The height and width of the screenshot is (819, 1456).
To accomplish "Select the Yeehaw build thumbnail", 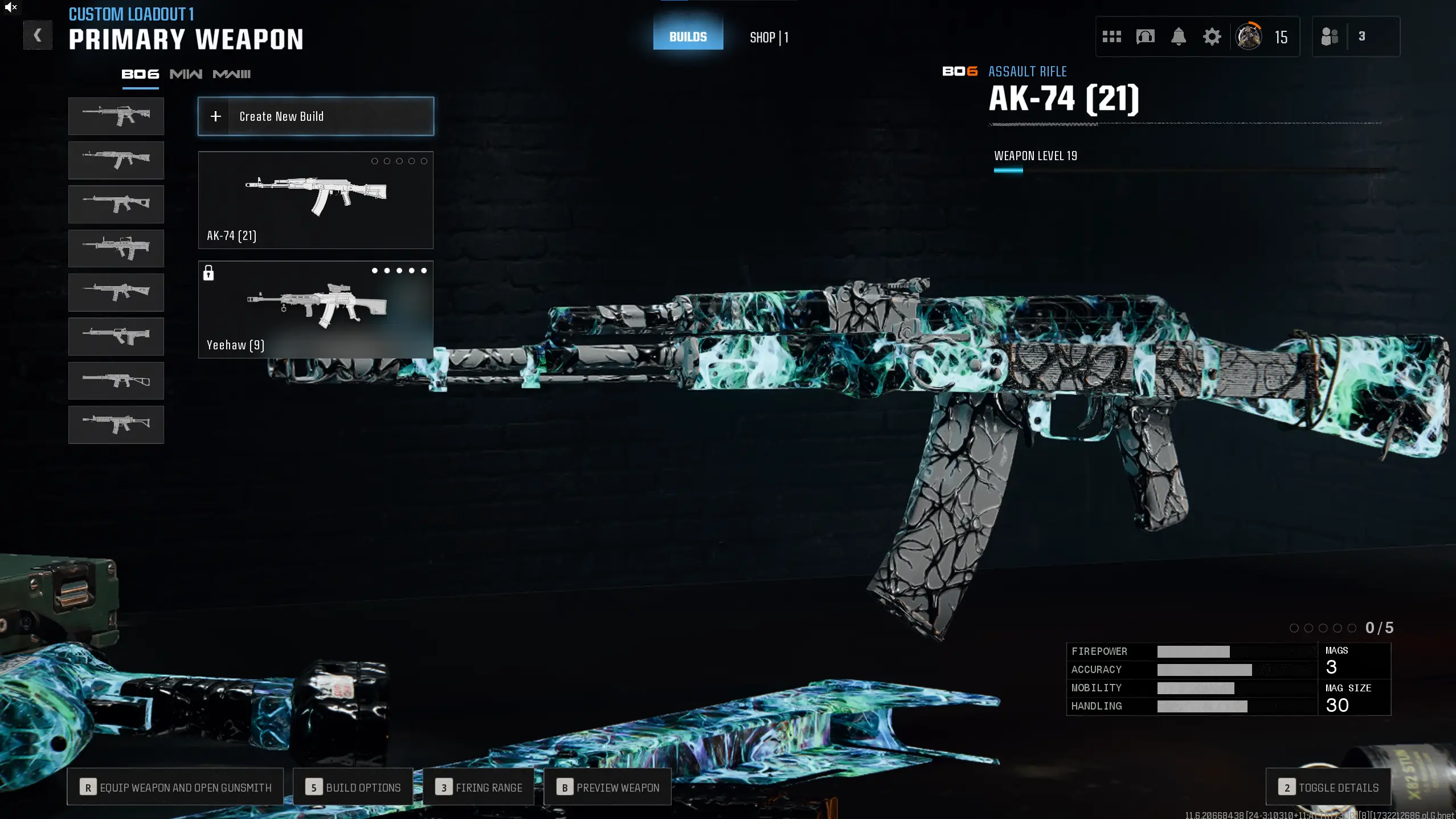I will 315,309.
